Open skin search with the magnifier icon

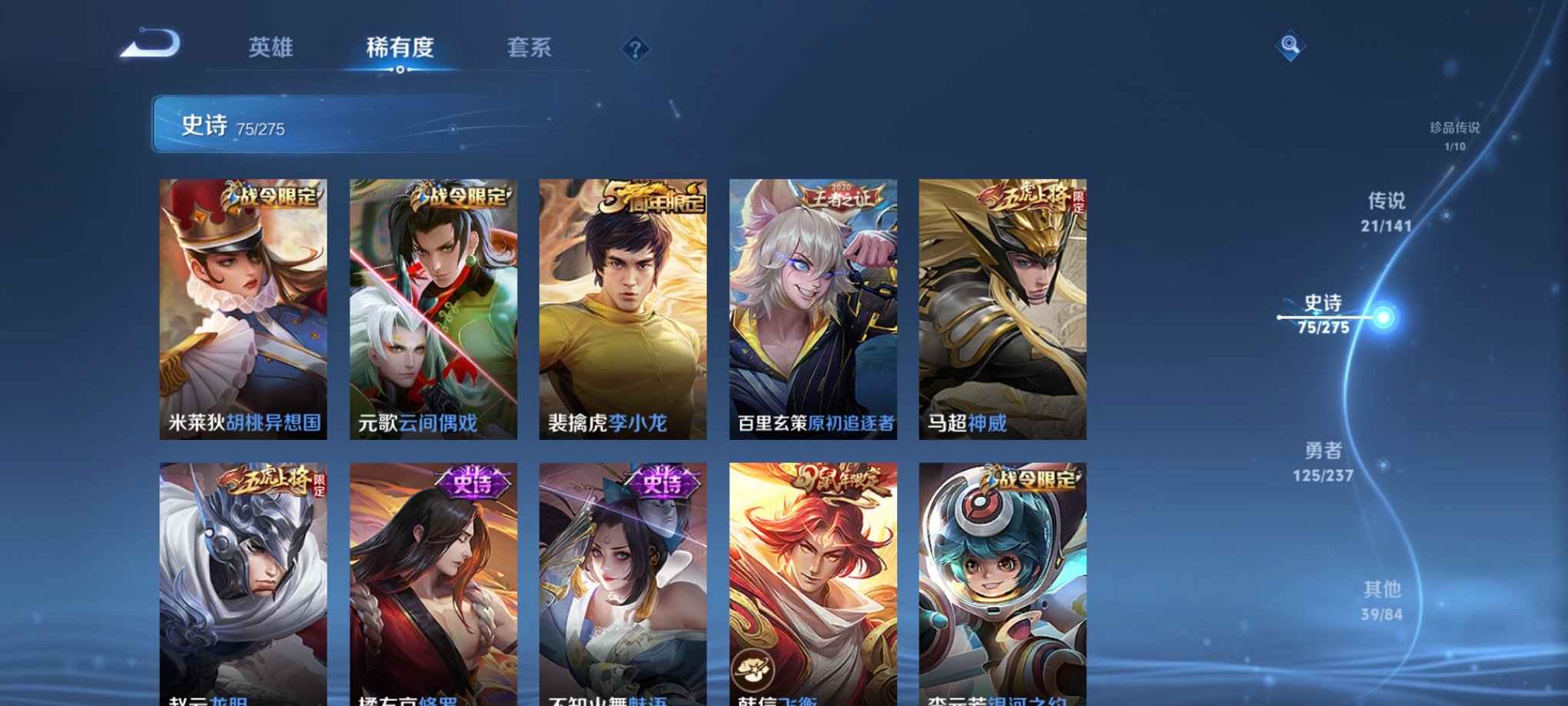[1290, 46]
